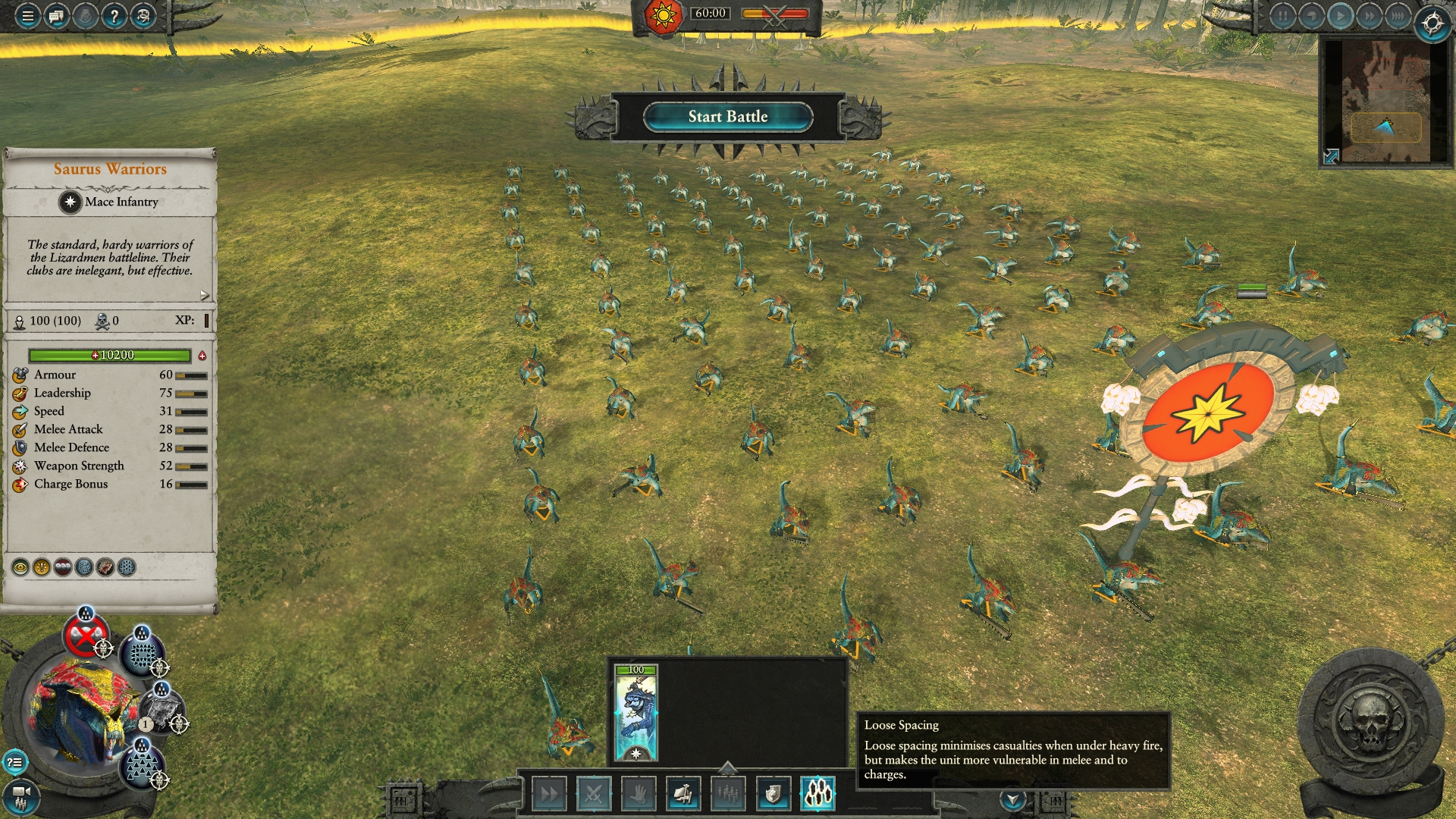Open the question-mark help button
The image size is (1456, 819).
[114, 16]
